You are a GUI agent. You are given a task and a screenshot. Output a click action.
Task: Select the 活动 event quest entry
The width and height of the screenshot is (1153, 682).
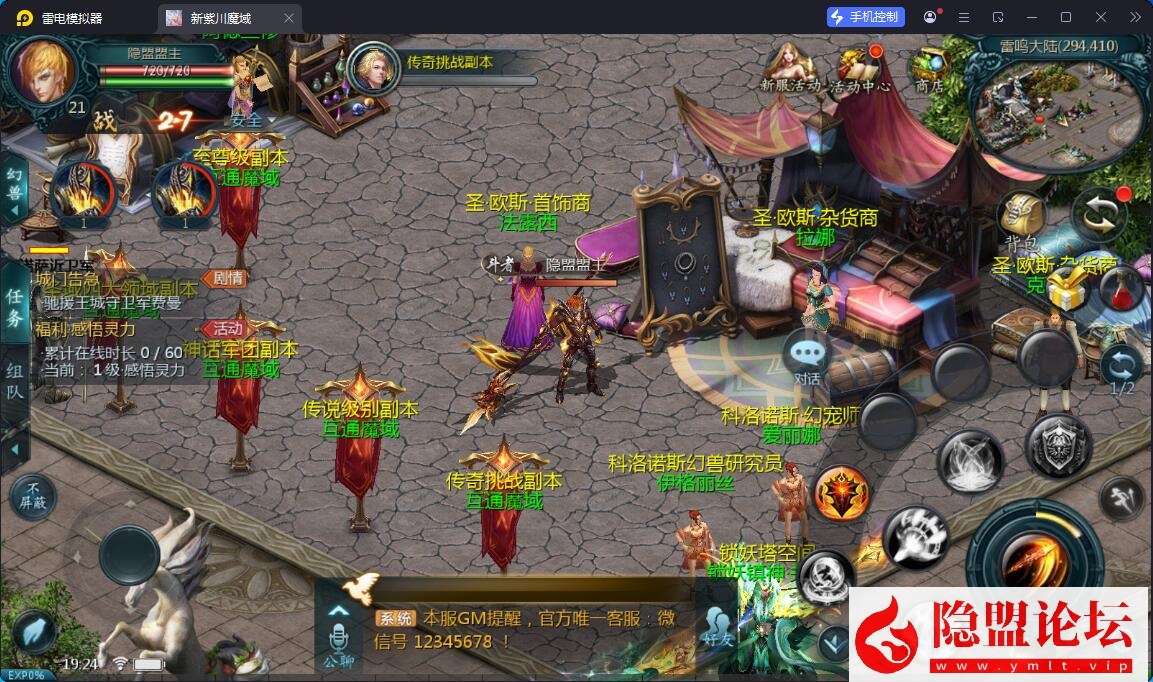pyautogui.click(x=226, y=328)
